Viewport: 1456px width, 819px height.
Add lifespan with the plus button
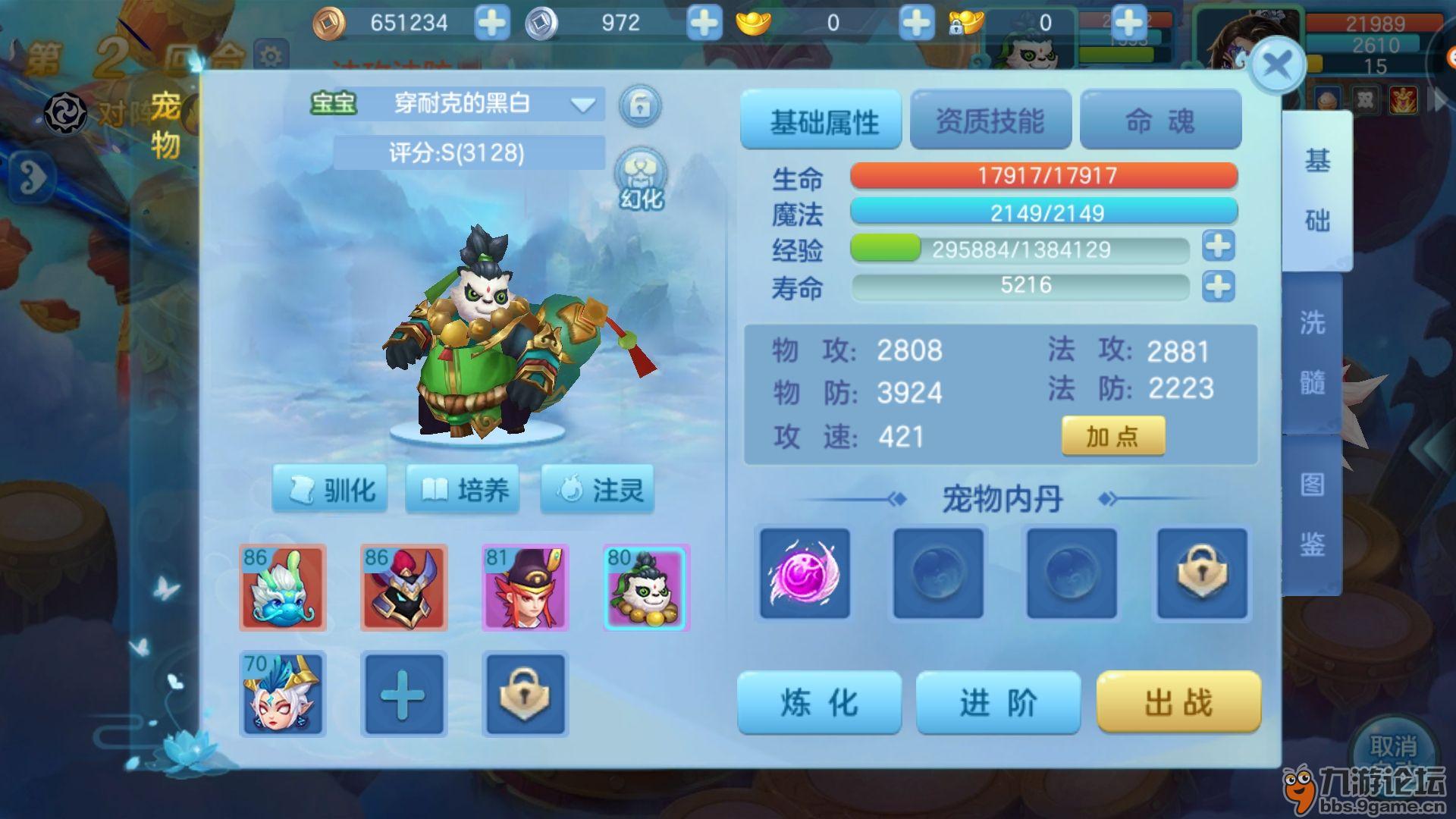click(1218, 287)
